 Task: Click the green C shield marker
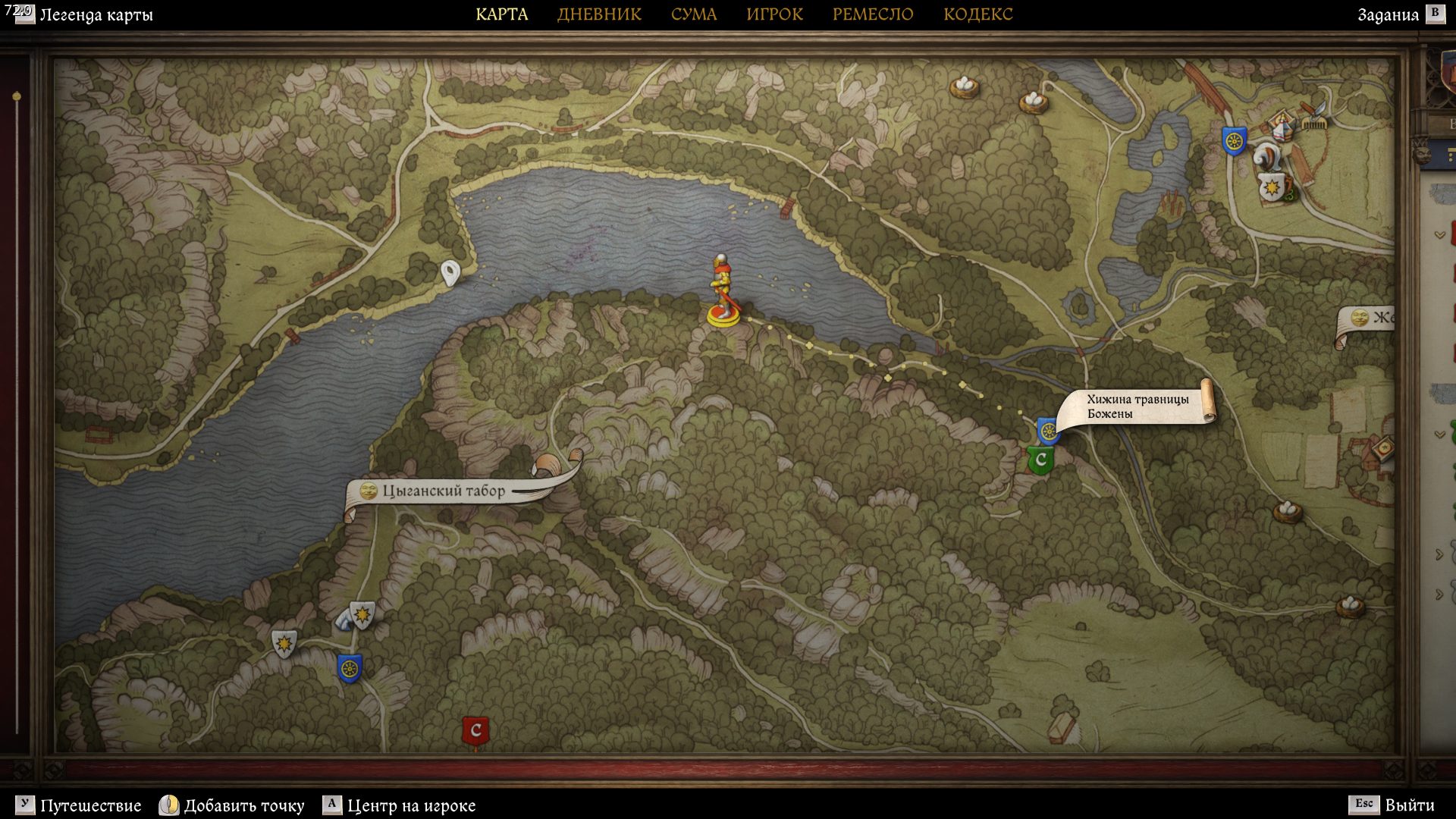(x=1040, y=460)
